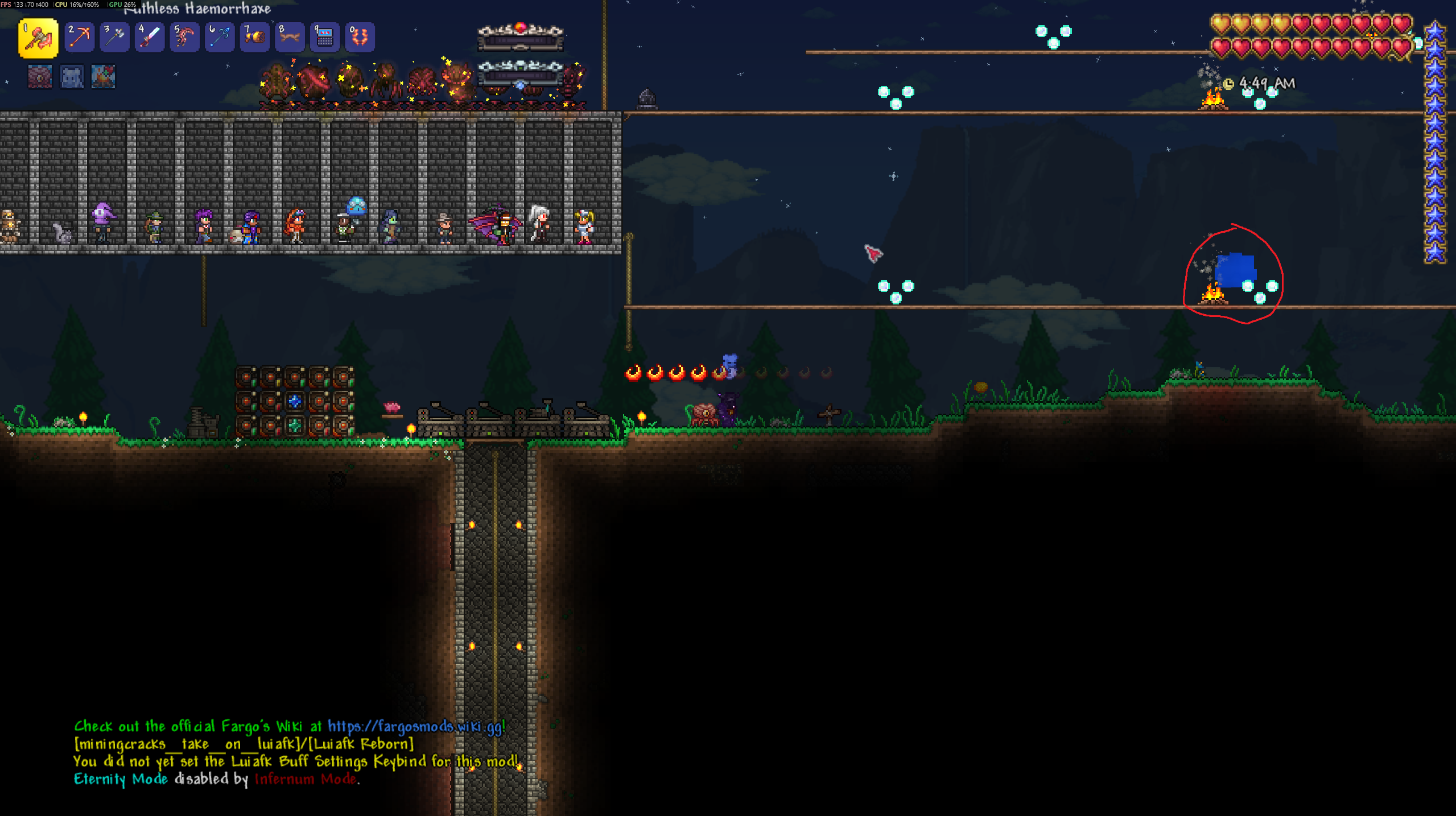Select the staff in hotbar slot 3

click(114, 37)
